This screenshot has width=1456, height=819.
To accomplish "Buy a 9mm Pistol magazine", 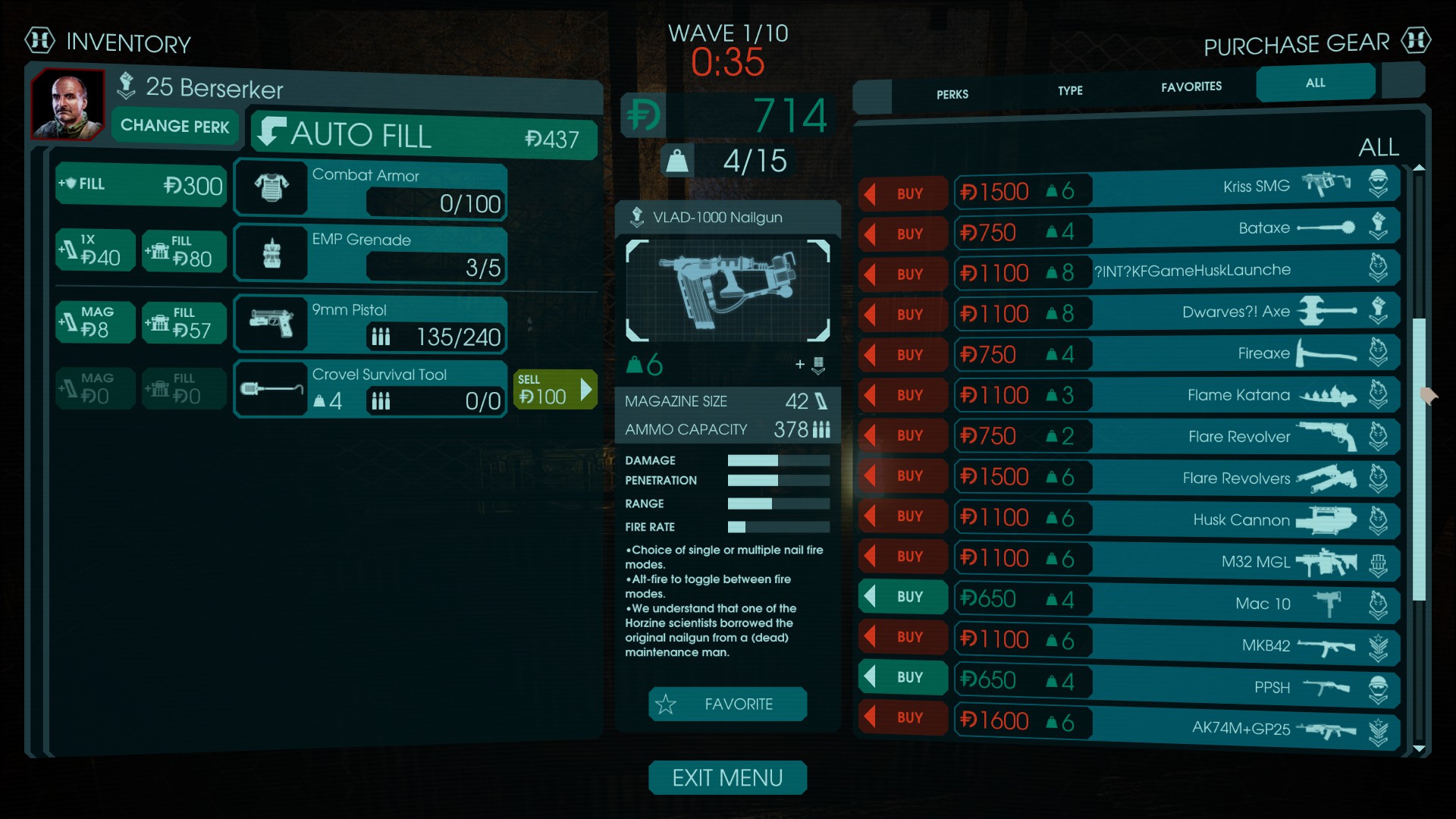I will [x=96, y=322].
